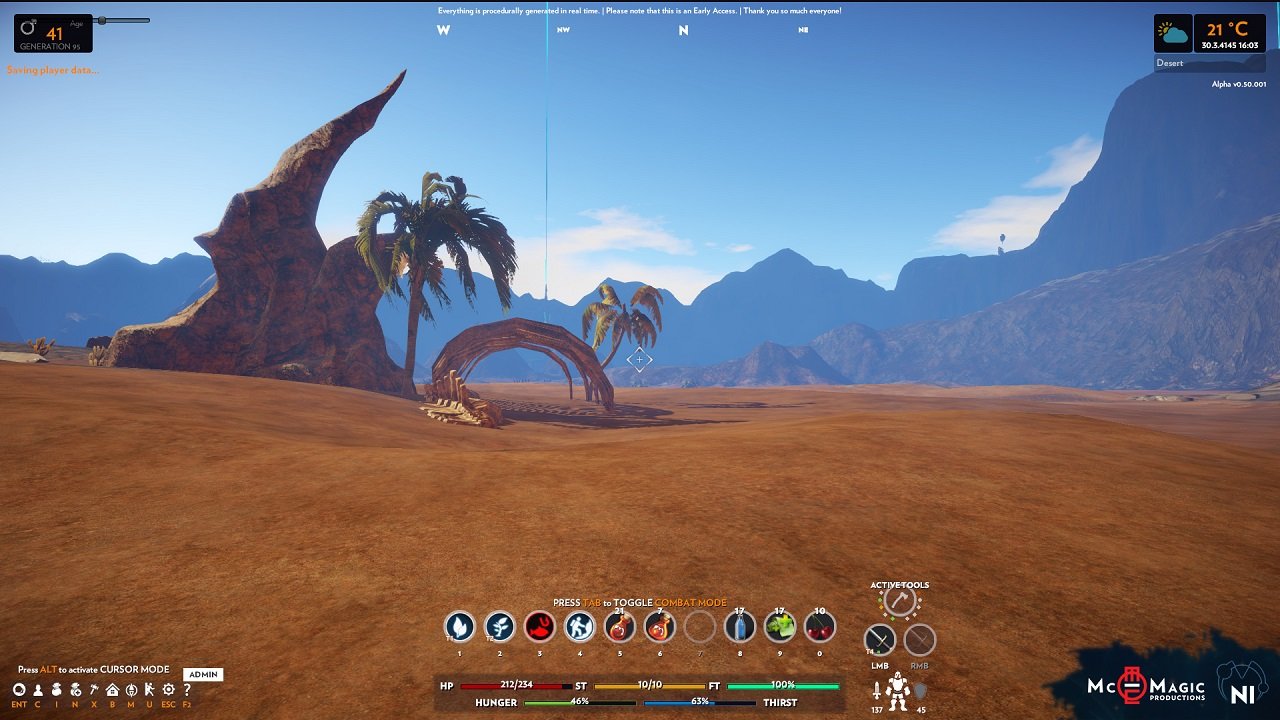Open the building house menu
Image resolution: width=1280 pixels, height=720 pixels.
(112, 690)
